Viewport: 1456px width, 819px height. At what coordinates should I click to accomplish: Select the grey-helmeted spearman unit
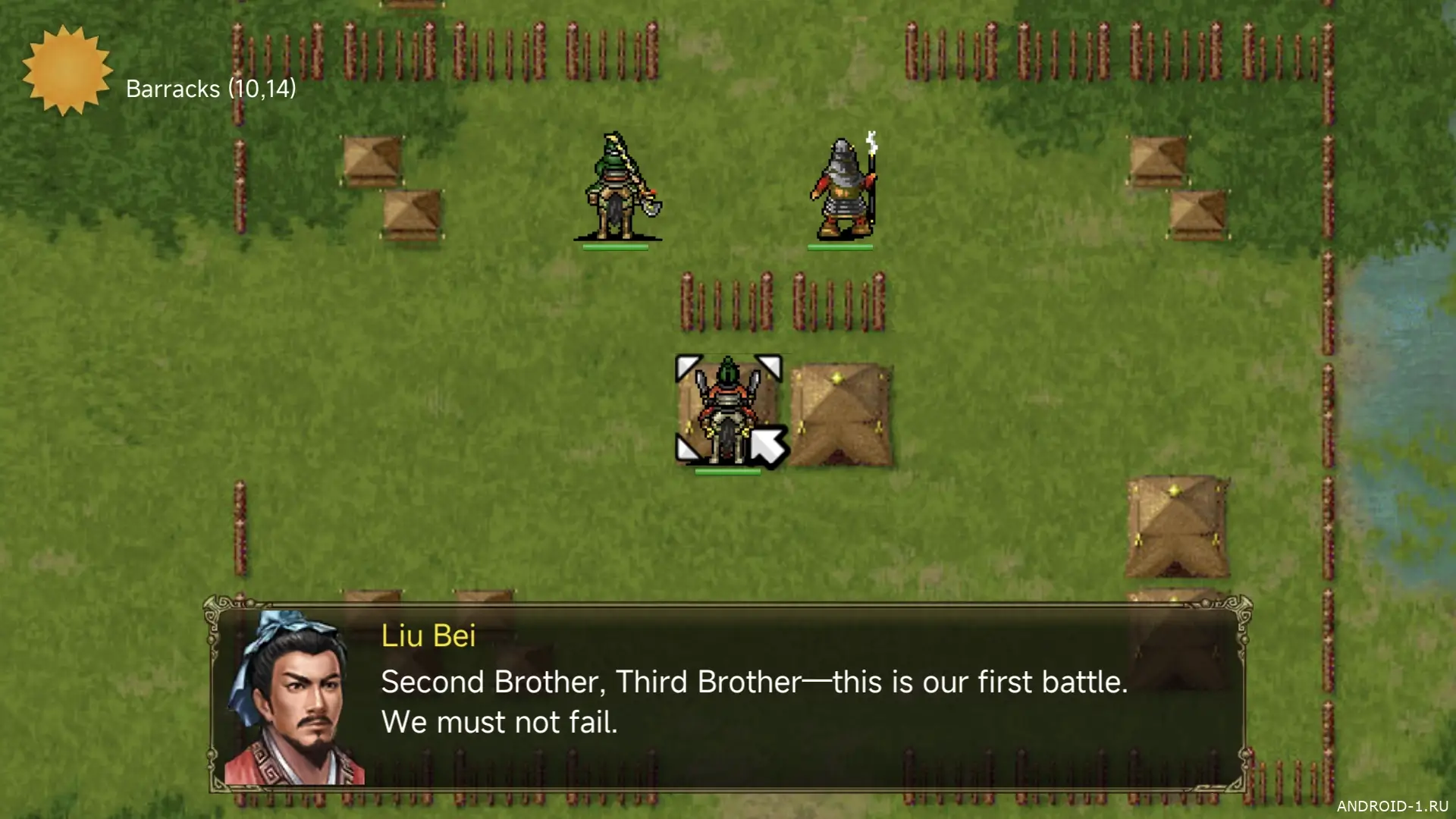pyautogui.click(x=843, y=188)
